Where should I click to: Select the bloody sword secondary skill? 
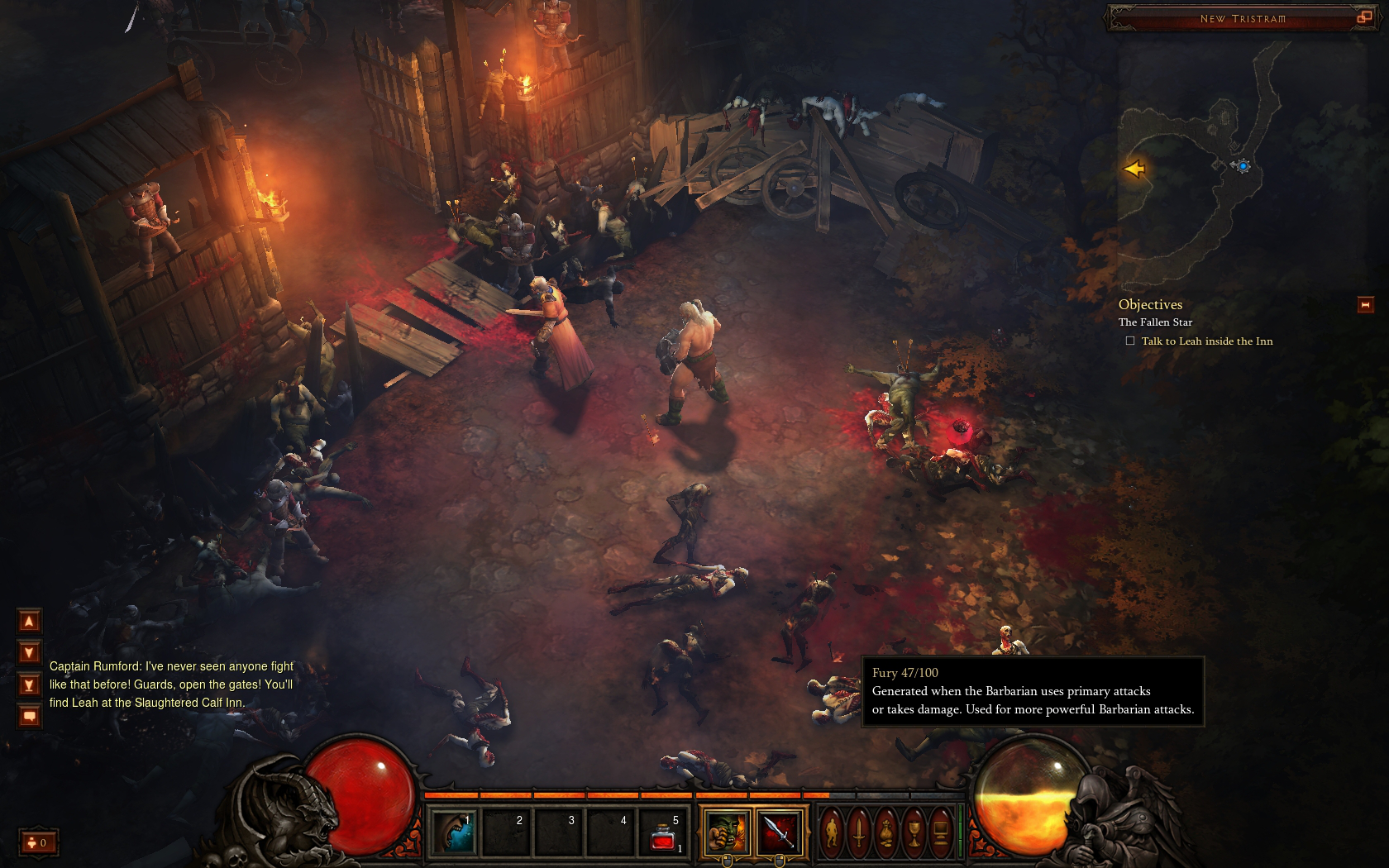point(778,832)
